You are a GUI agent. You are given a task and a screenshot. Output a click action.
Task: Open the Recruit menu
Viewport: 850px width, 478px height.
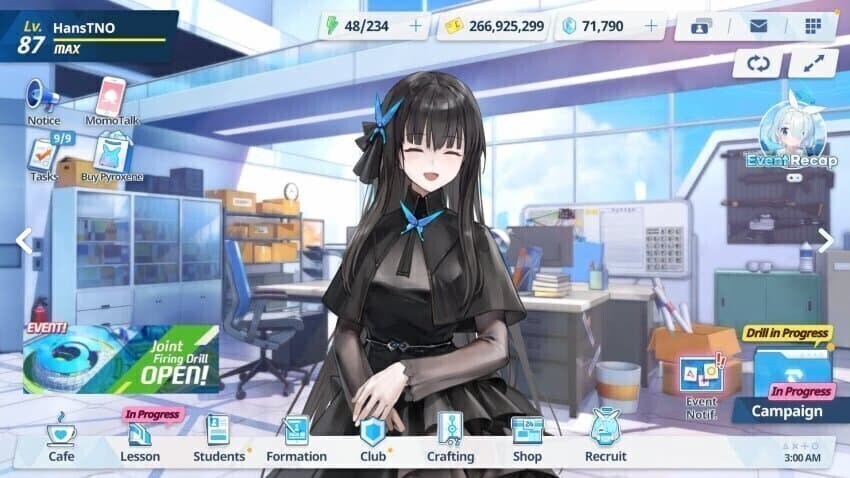pyautogui.click(x=605, y=439)
